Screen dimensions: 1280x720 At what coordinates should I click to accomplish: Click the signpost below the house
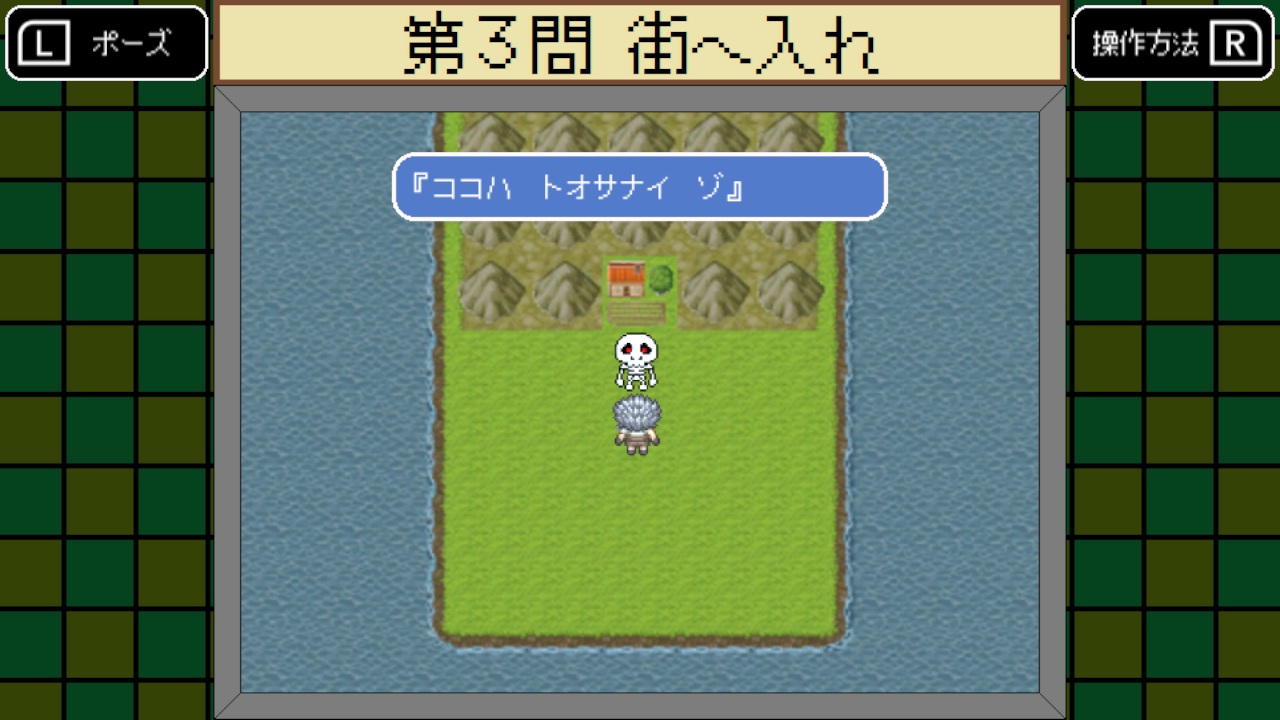(x=636, y=315)
